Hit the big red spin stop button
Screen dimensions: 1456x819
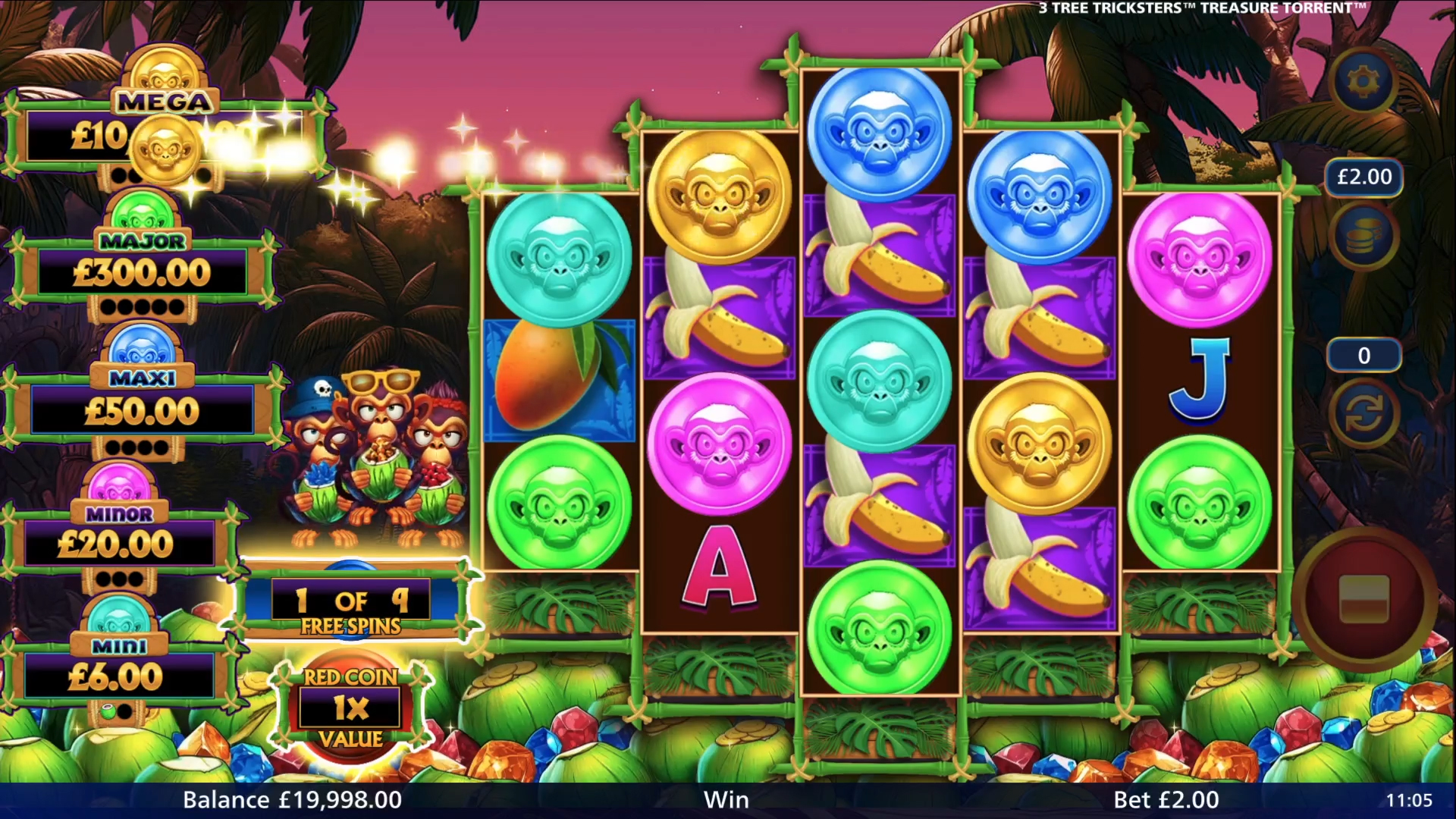[1363, 598]
